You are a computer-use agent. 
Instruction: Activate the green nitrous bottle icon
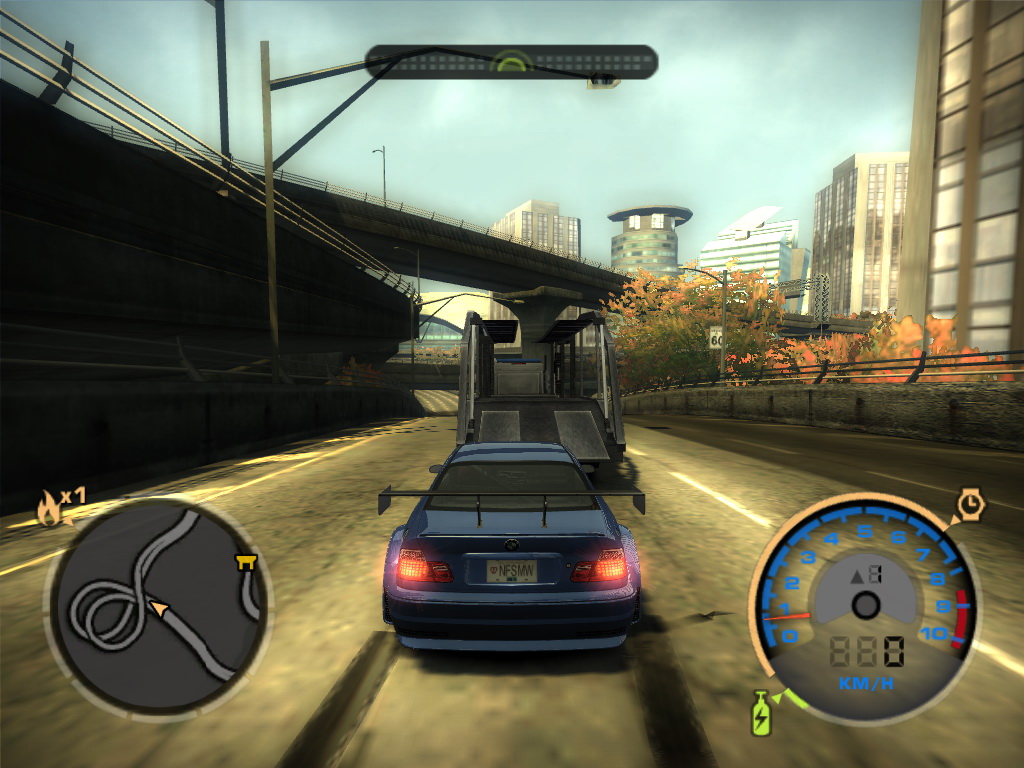[761, 715]
